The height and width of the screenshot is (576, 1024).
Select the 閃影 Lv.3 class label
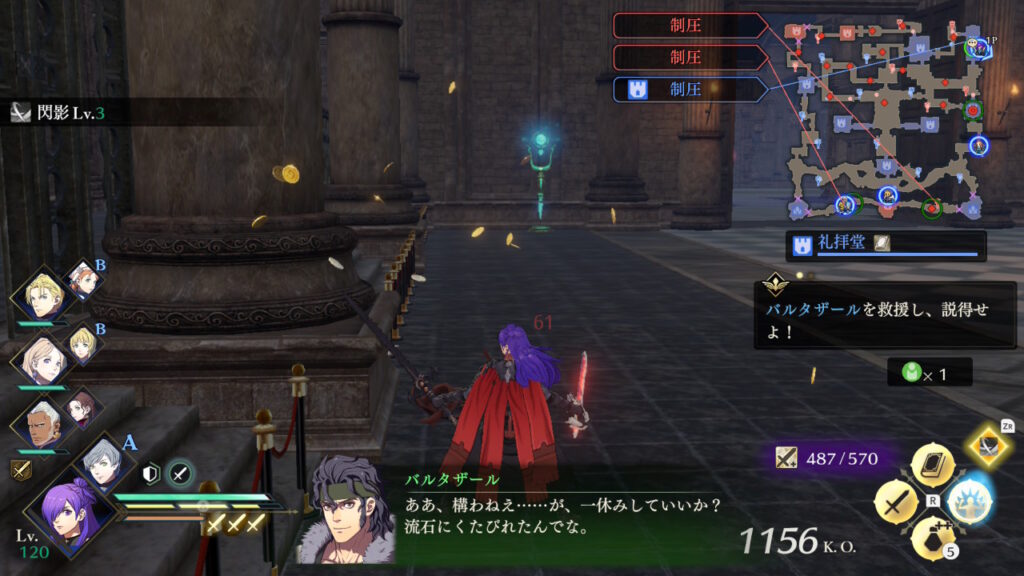coord(58,113)
